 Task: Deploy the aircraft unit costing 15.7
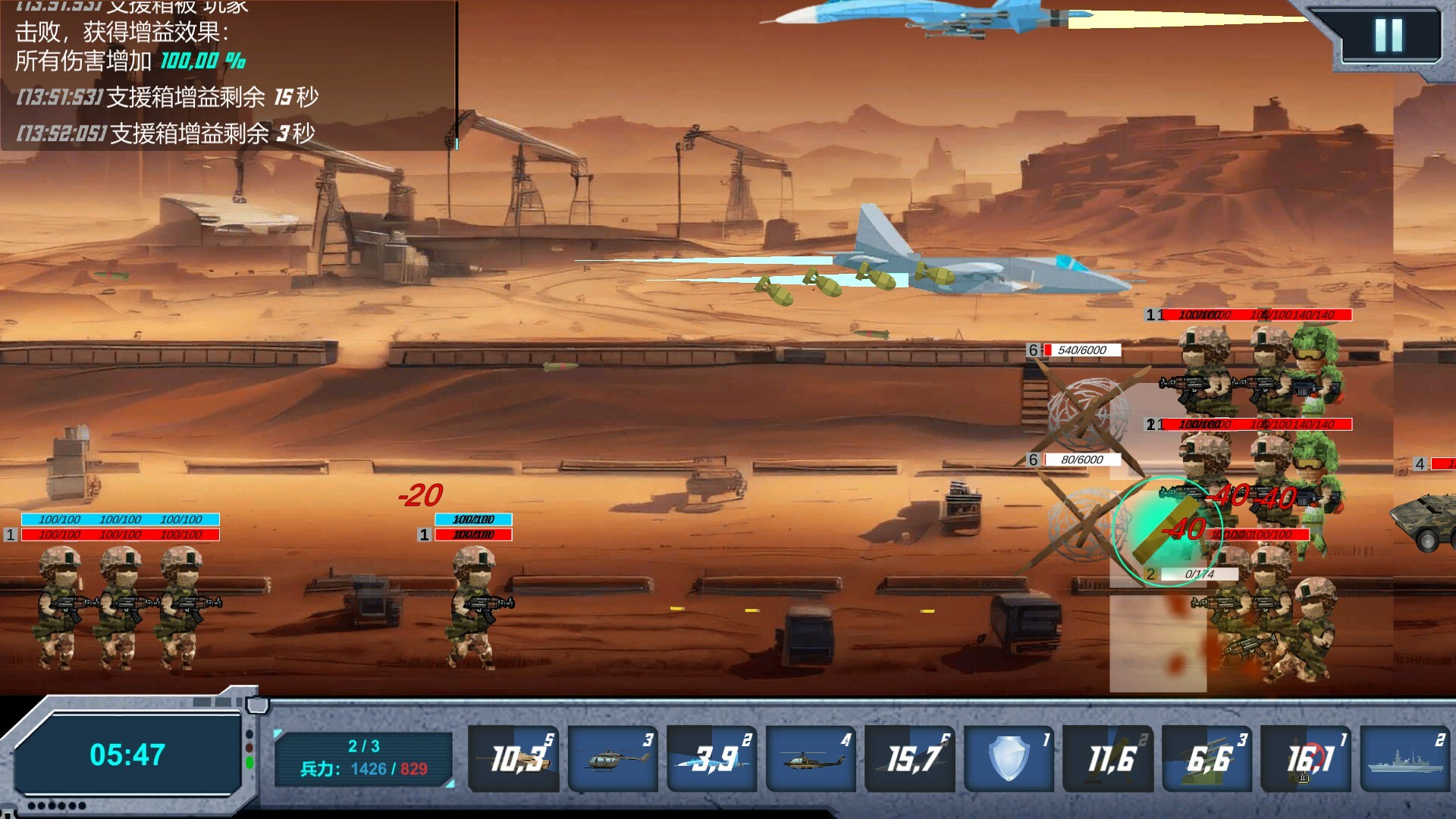pos(909,757)
